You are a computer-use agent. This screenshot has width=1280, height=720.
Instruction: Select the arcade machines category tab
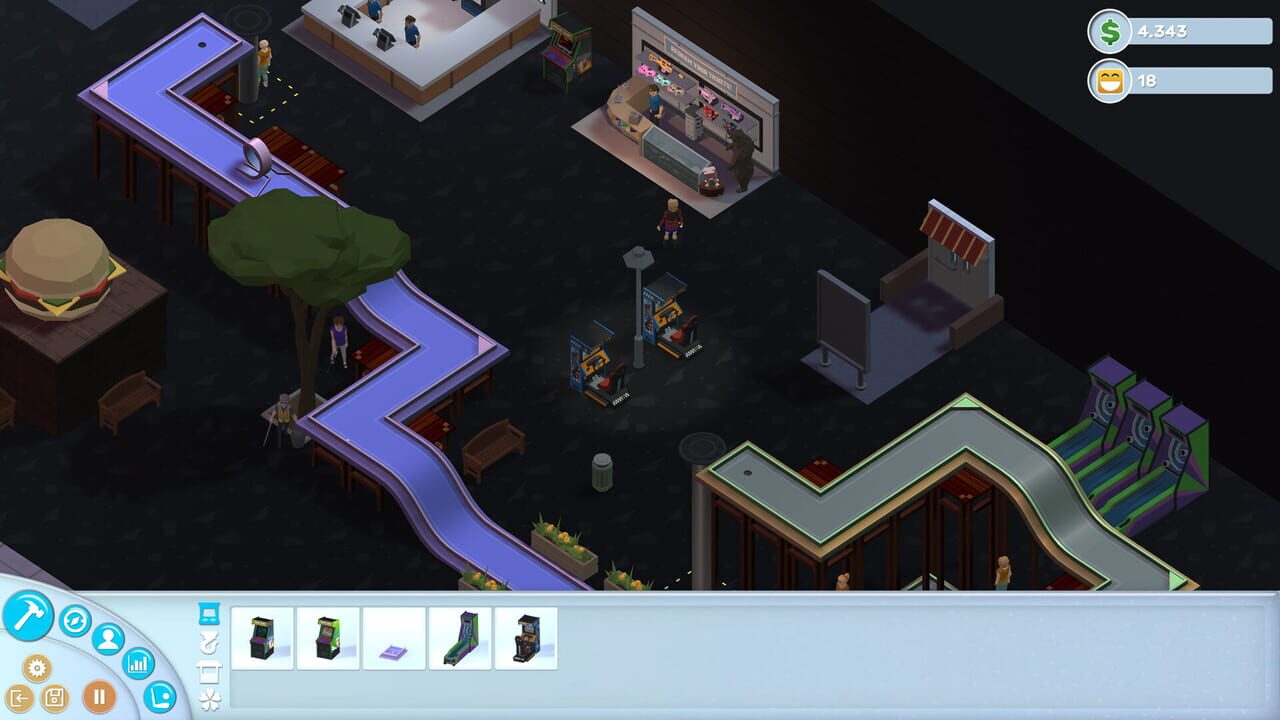point(208,613)
